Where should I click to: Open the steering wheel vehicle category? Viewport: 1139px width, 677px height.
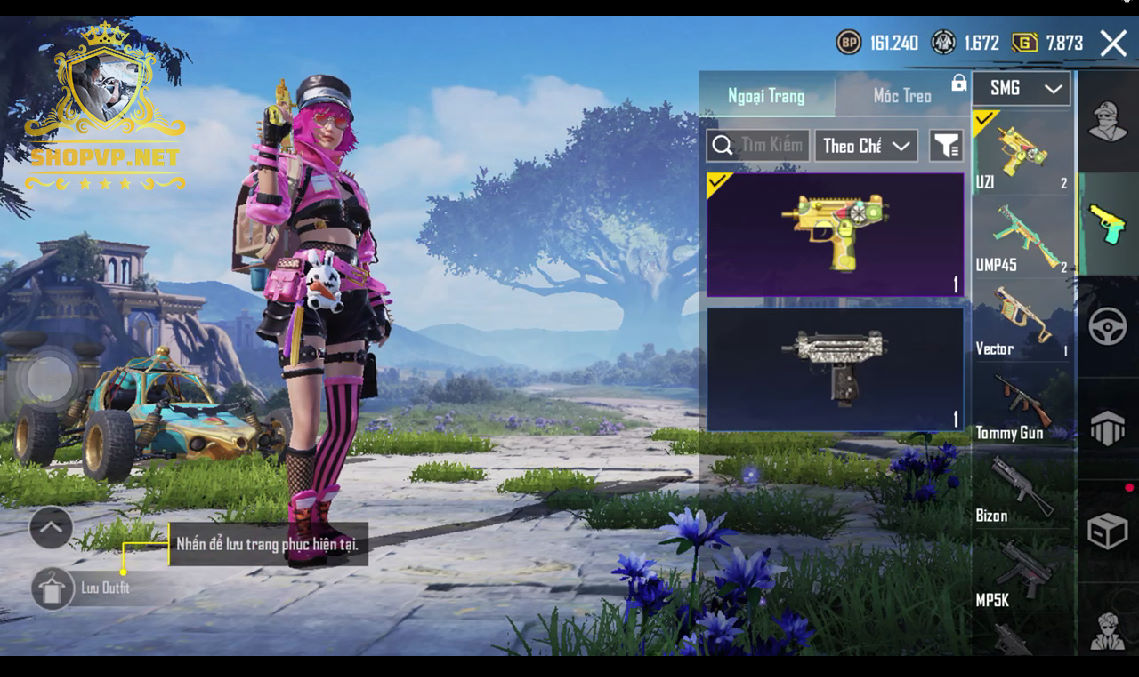1108,327
